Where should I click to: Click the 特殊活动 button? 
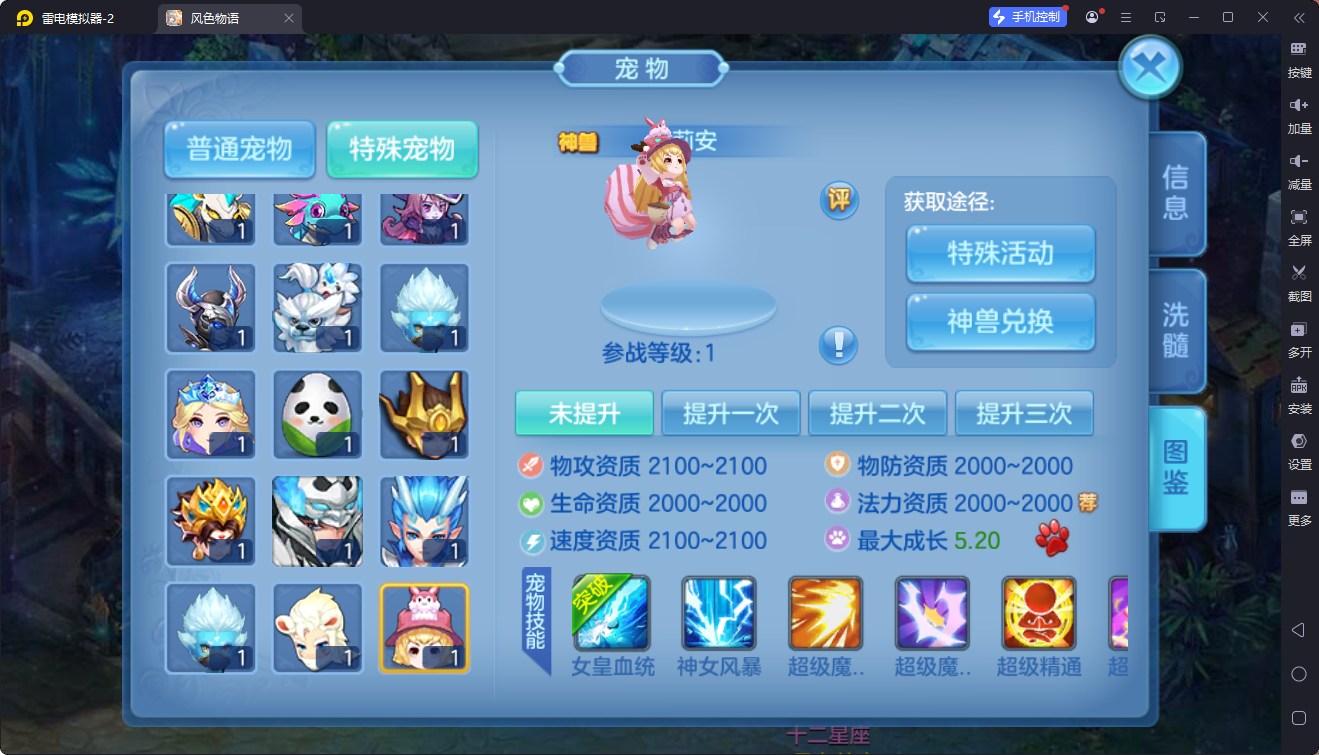point(999,254)
